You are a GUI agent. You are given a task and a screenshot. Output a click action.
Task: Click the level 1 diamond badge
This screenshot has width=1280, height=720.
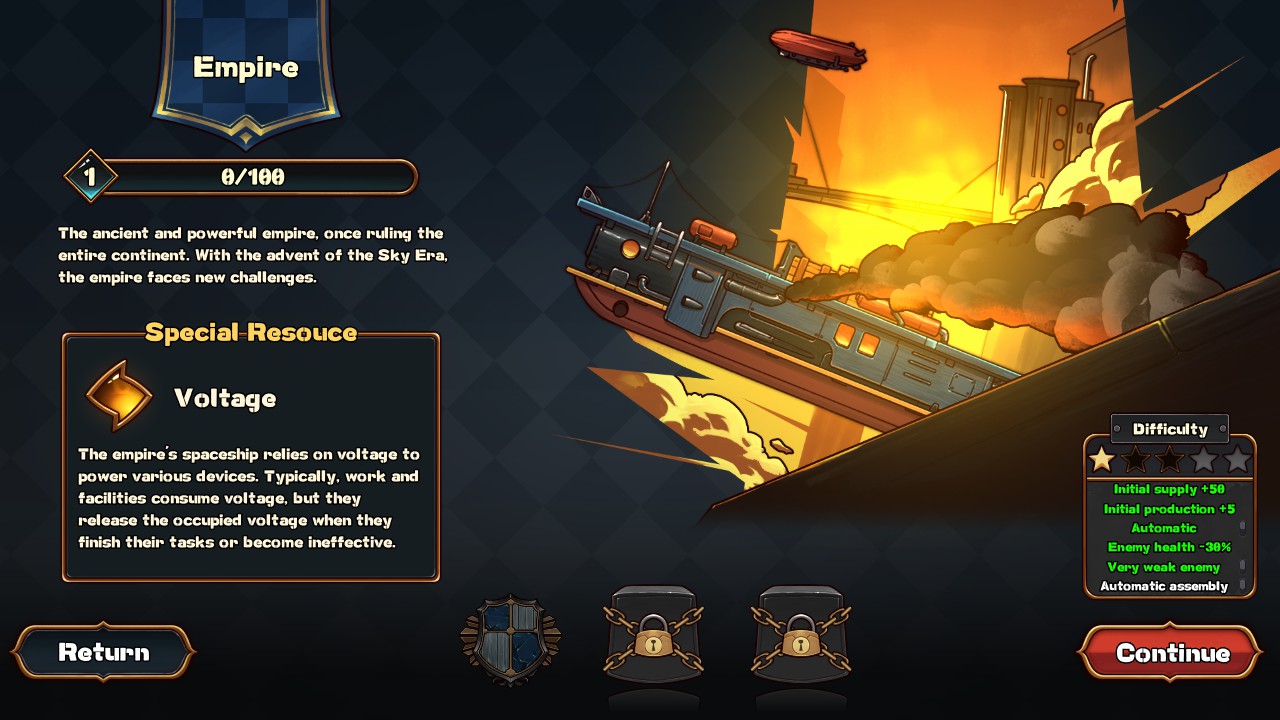pyautogui.click(x=88, y=175)
